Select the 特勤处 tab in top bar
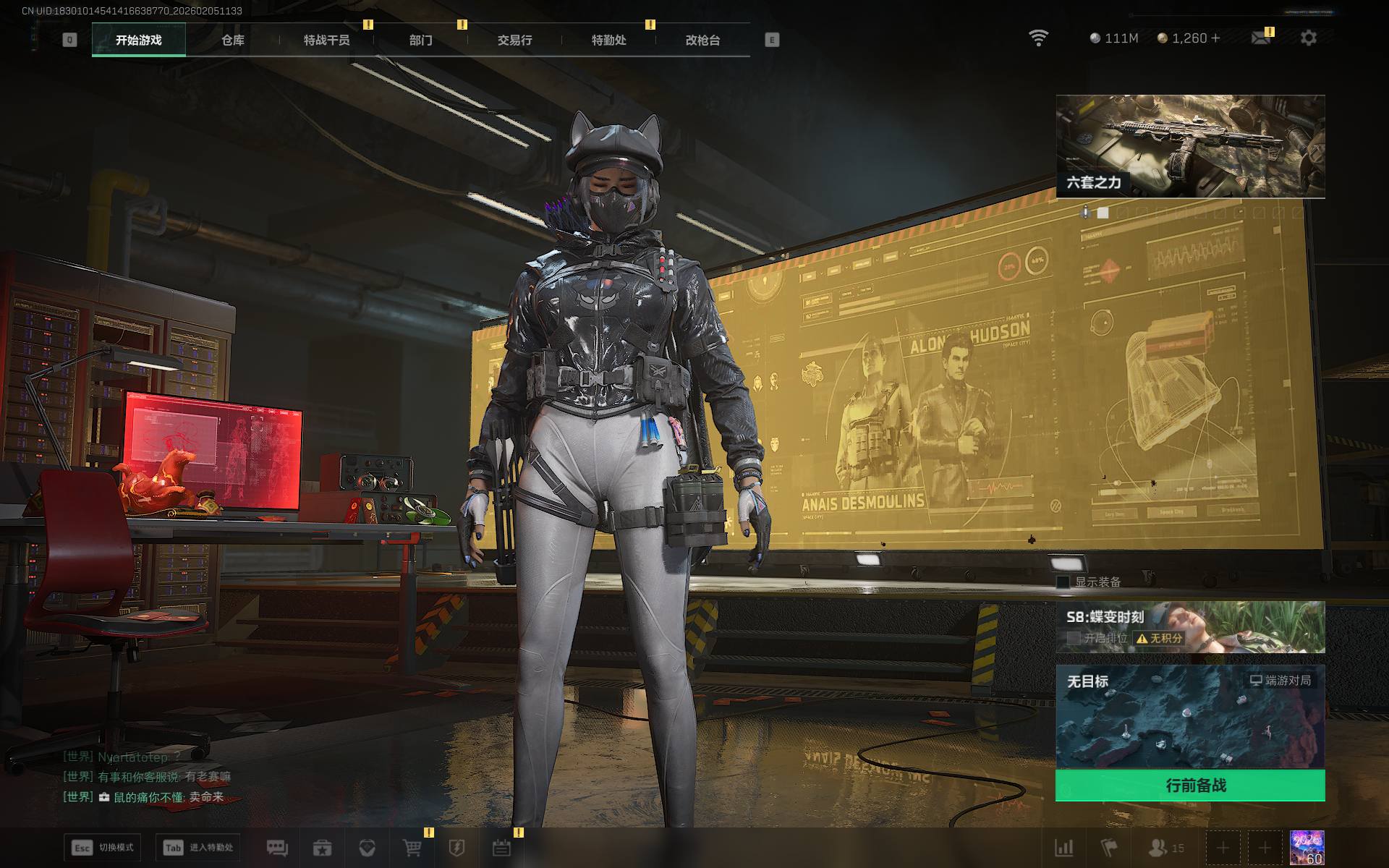The image size is (1389, 868). point(608,40)
